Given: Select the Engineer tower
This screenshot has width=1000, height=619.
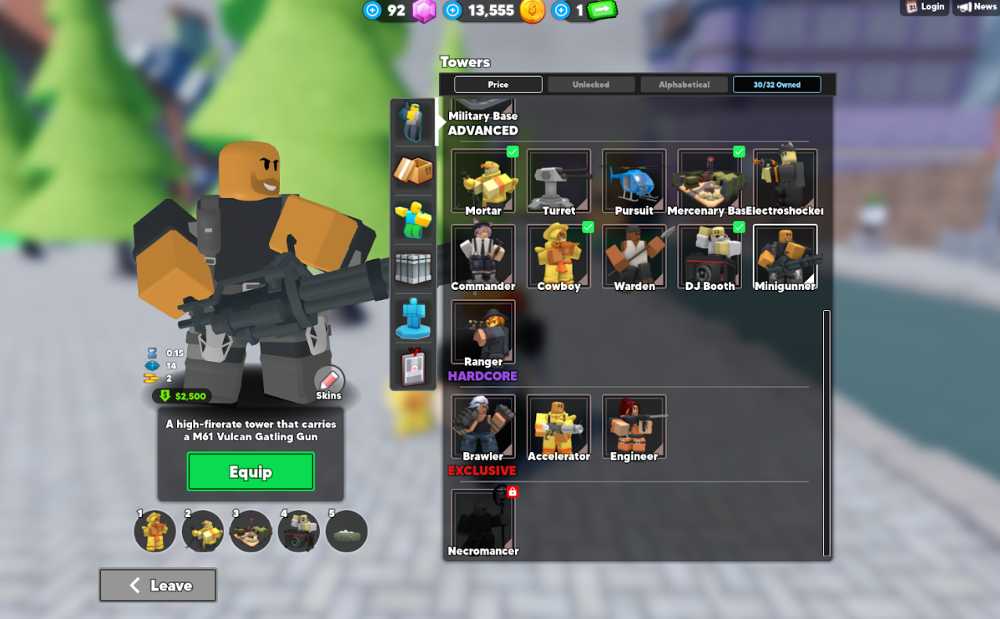Looking at the screenshot, I should click(x=634, y=426).
